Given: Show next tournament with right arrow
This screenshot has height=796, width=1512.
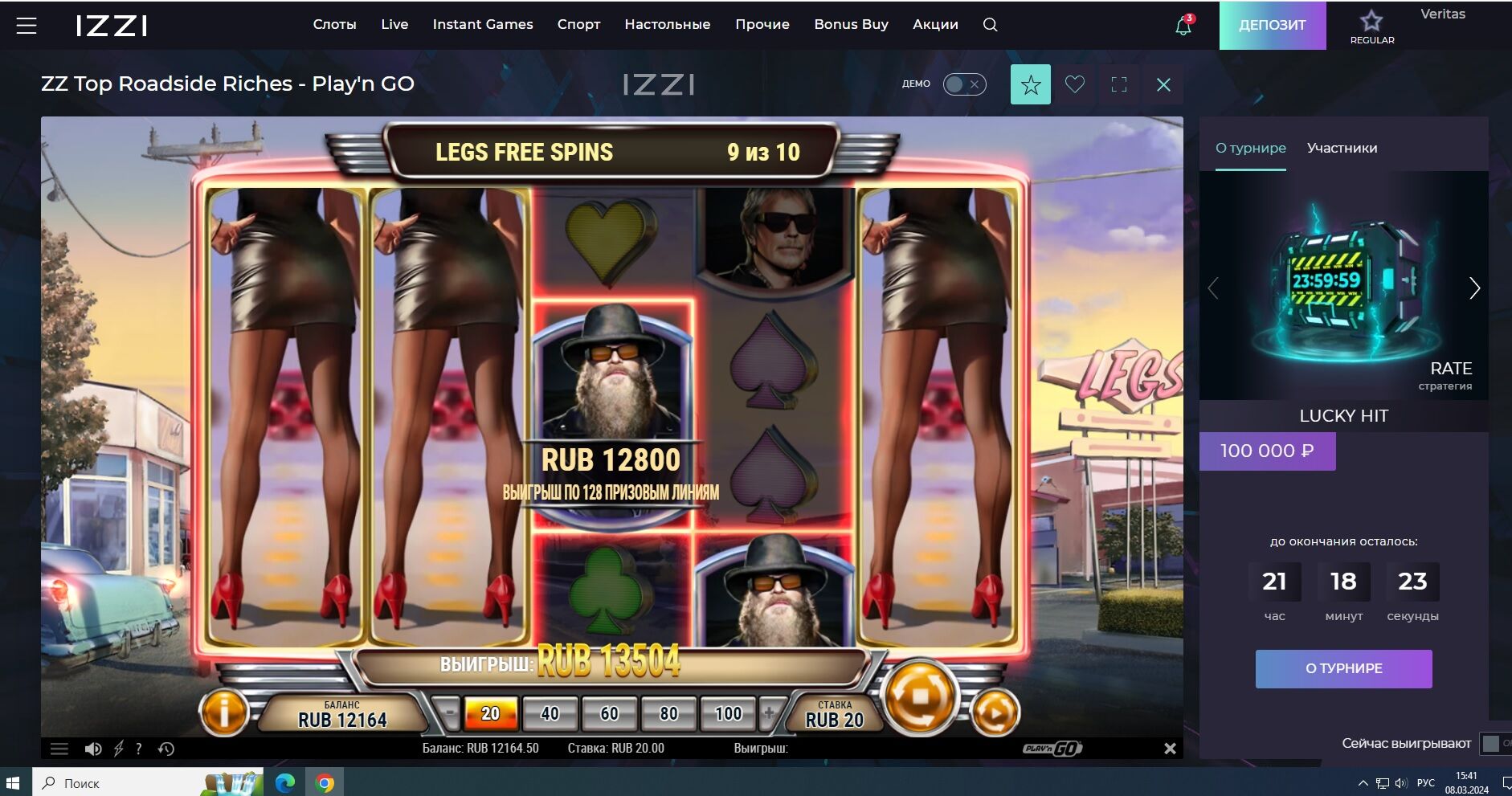Looking at the screenshot, I should click(x=1474, y=288).
